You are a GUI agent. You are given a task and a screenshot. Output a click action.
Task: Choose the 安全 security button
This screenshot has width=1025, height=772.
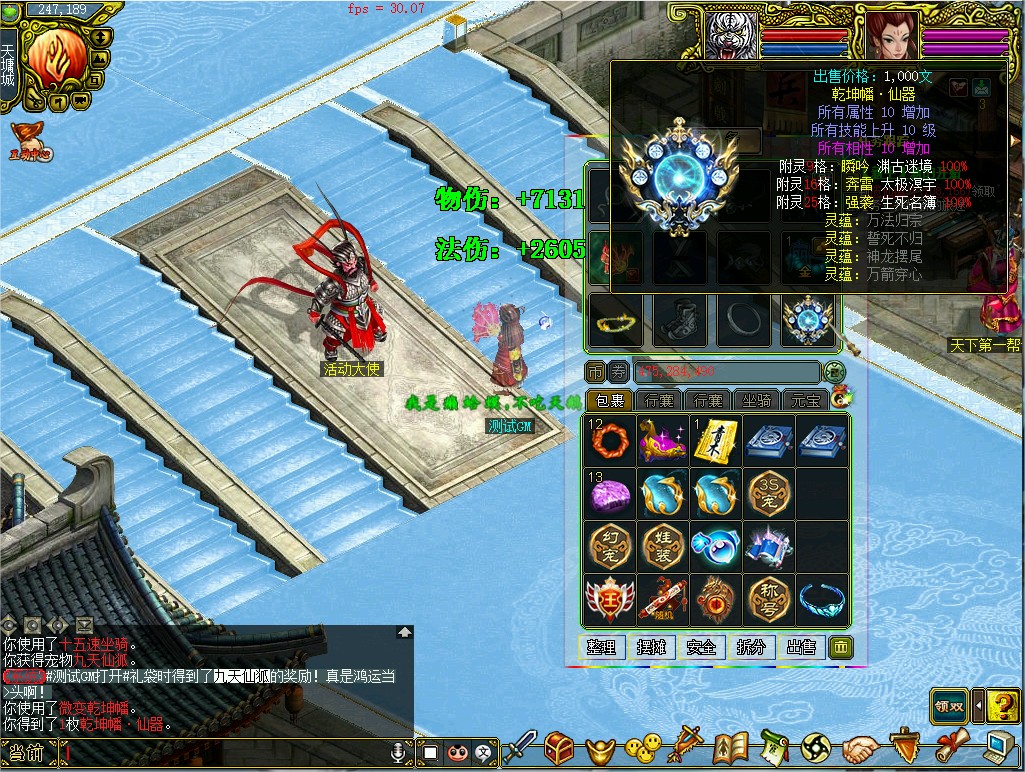[x=702, y=647]
